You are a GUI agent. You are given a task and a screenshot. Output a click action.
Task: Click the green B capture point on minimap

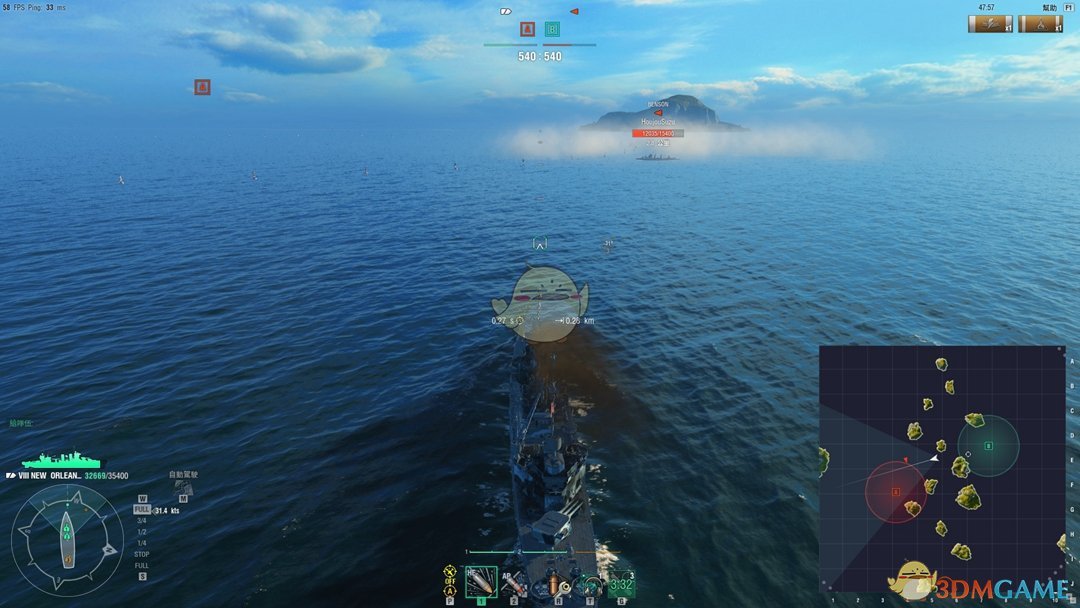(x=988, y=446)
